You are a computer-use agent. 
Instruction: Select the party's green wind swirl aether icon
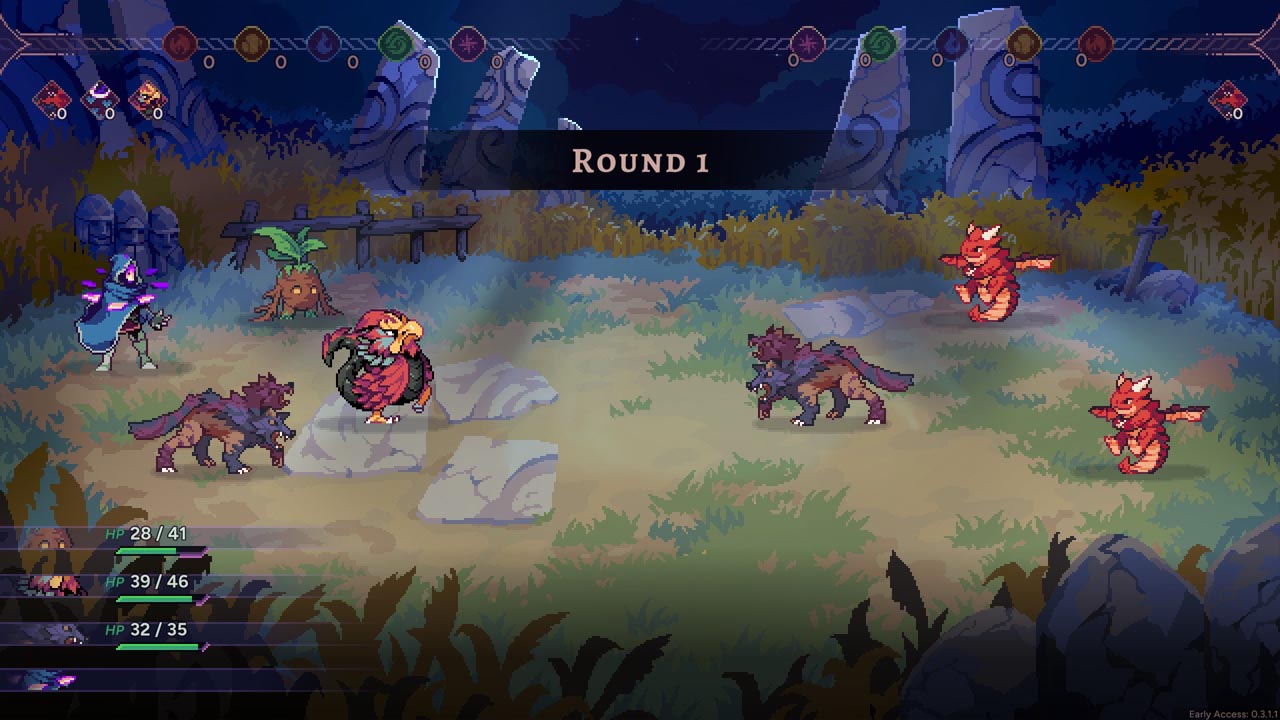[395, 44]
